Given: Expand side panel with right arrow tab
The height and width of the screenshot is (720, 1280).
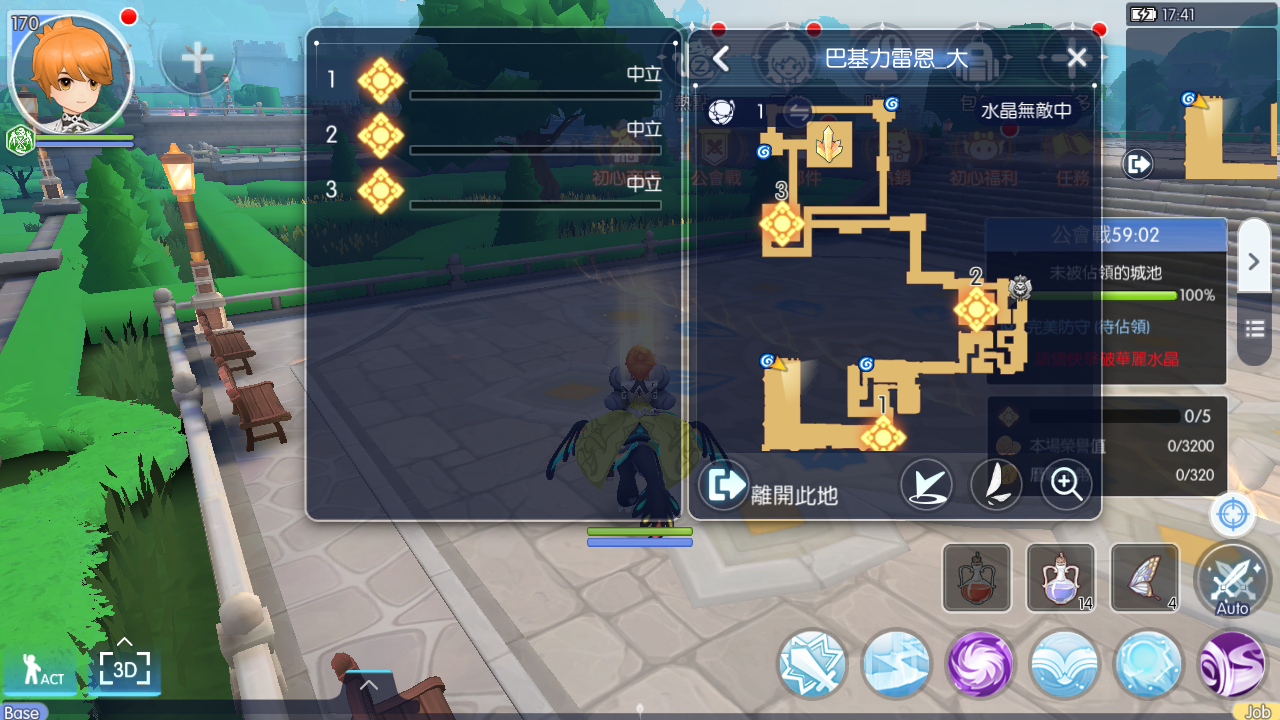Looking at the screenshot, I should [1254, 261].
